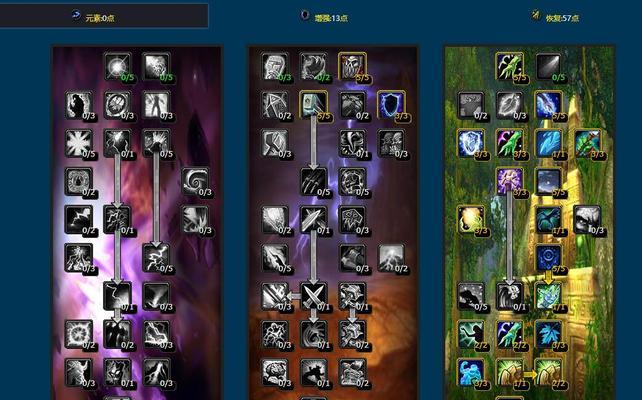This screenshot has width=642, height=400.
Task: Pick the blank black 0/5 talent atop Restoration
Action: 548,66
